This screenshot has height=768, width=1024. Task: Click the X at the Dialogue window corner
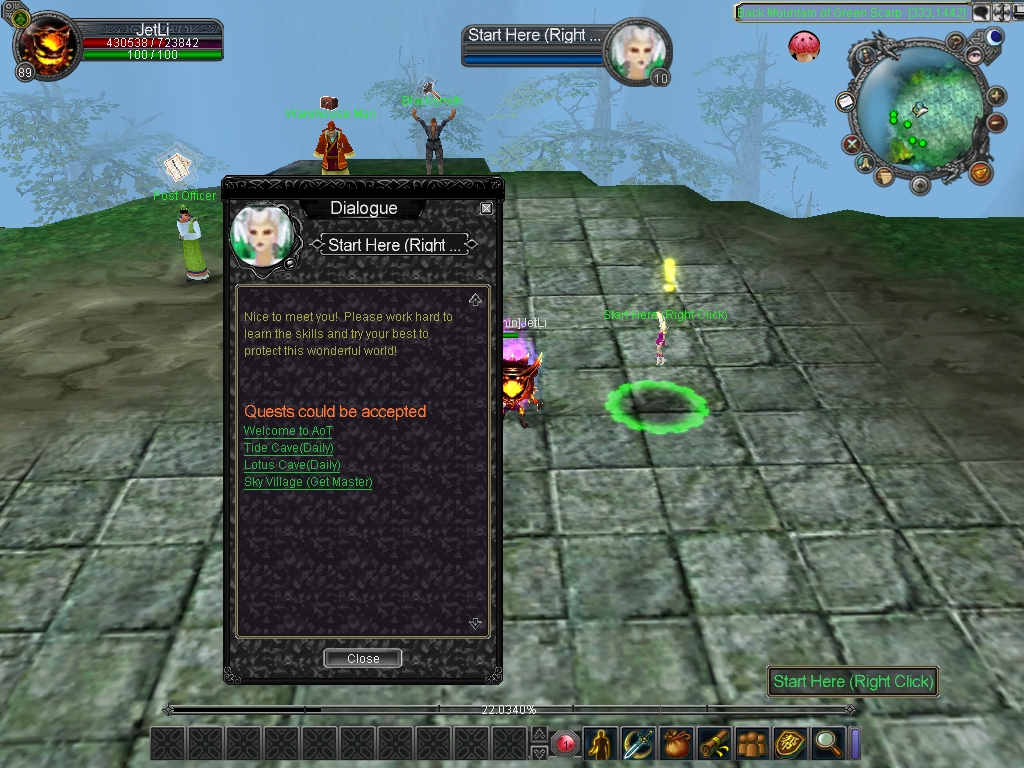pyautogui.click(x=486, y=208)
